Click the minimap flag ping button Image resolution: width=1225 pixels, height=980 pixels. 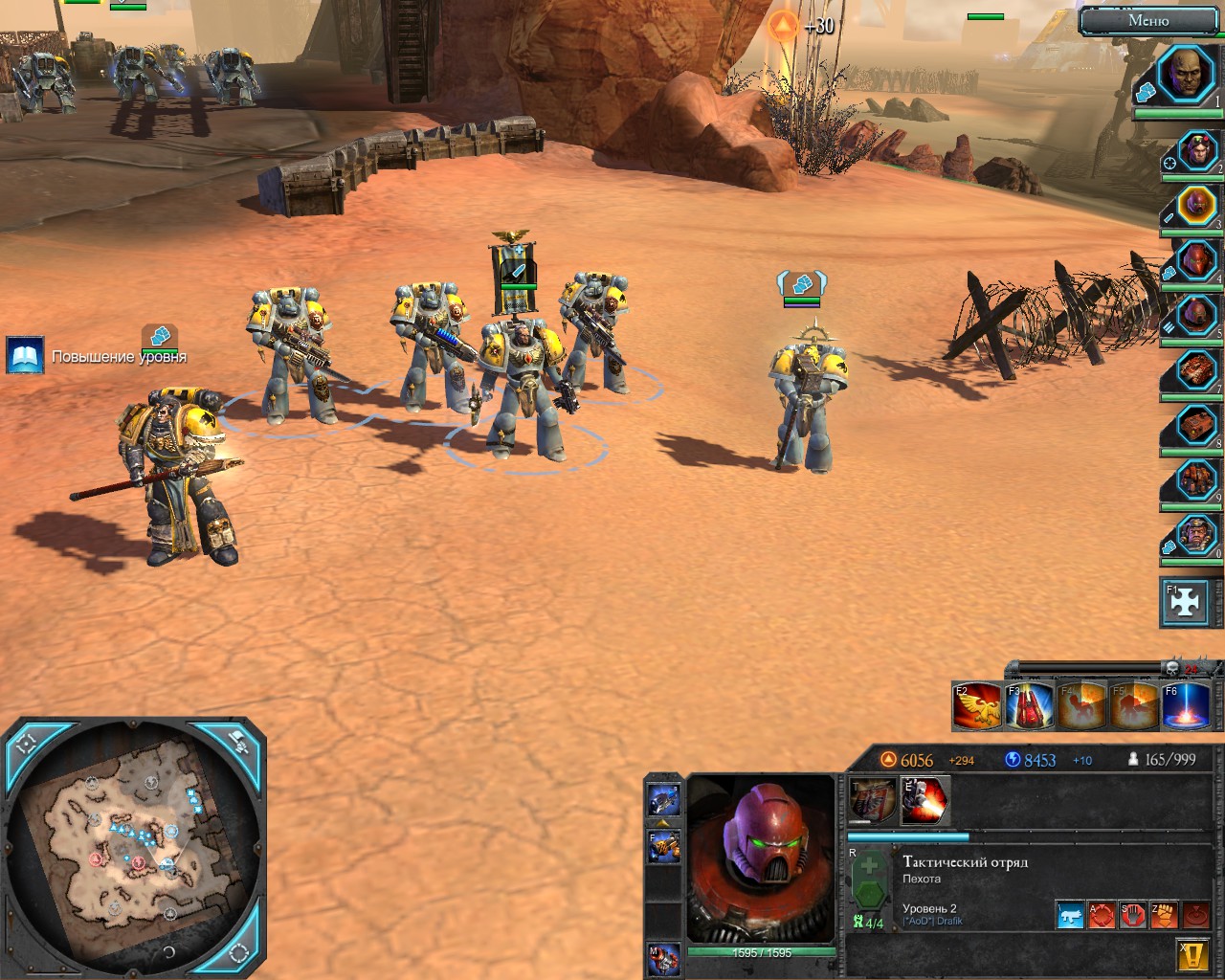237,743
